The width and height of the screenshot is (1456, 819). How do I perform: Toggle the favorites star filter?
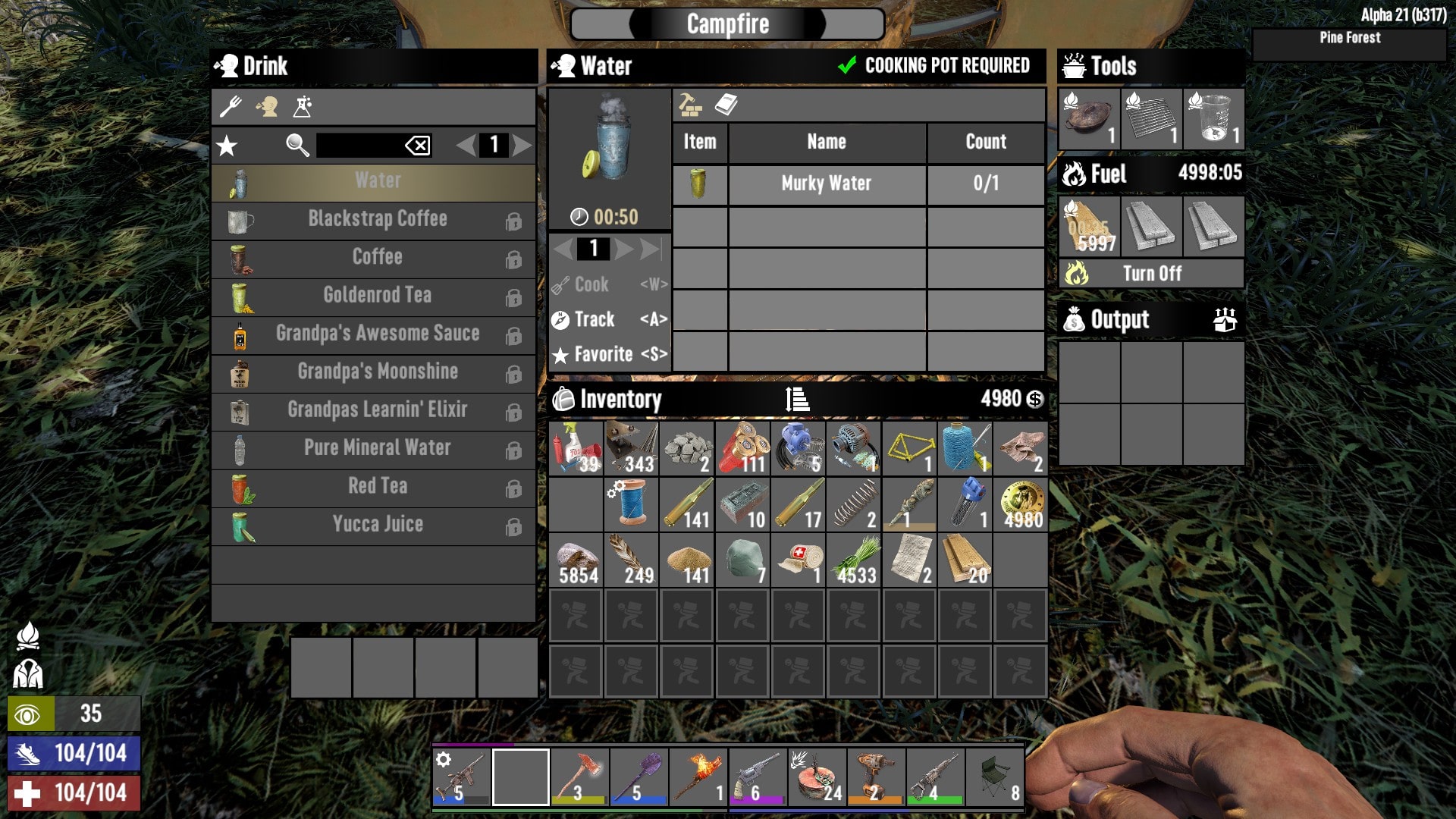(x=227, y=145)
